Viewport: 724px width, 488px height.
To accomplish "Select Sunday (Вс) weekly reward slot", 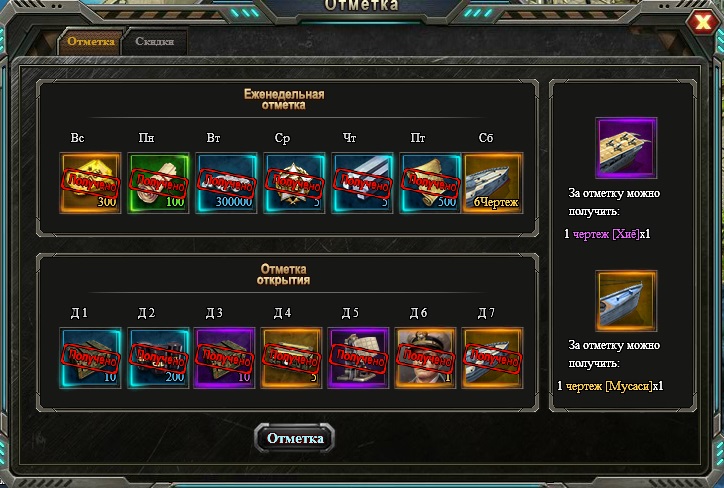I will click(x=90, y=182).
